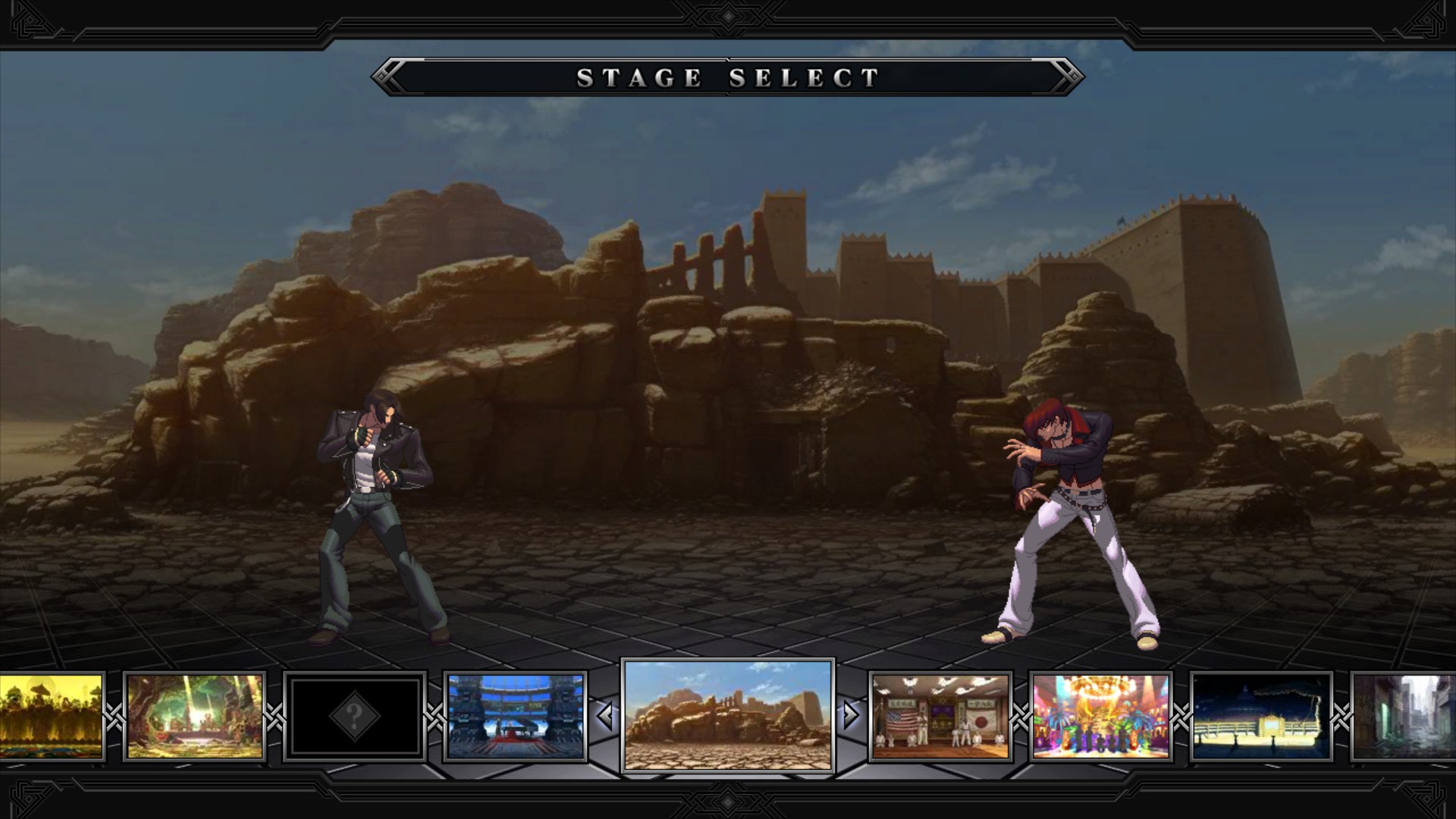Select the yellow swamp stage thumbnail
The height and width of the screenshot is (819, 1456).
click(50, 716)
